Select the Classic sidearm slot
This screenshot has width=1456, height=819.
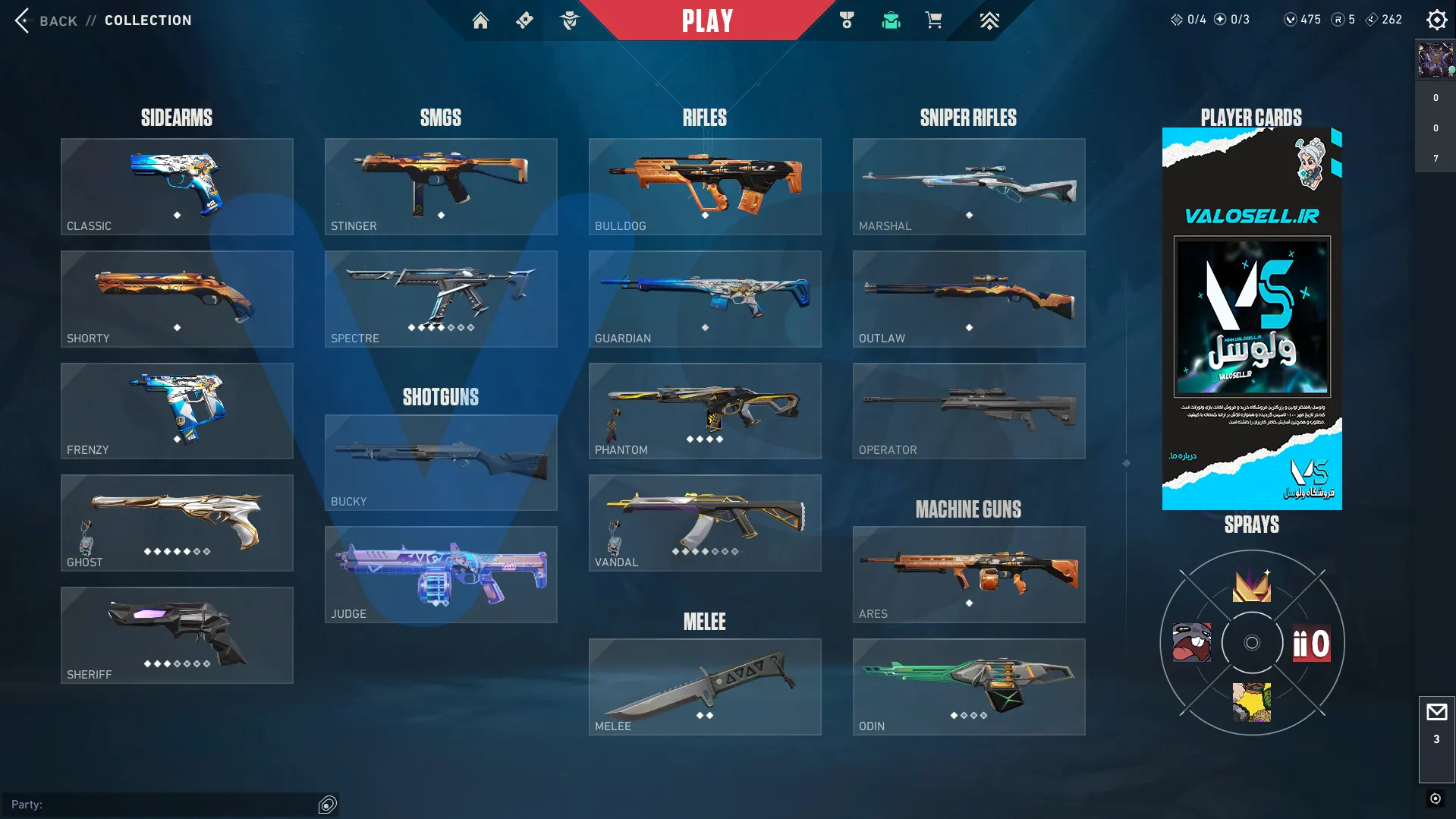(177, 187)
